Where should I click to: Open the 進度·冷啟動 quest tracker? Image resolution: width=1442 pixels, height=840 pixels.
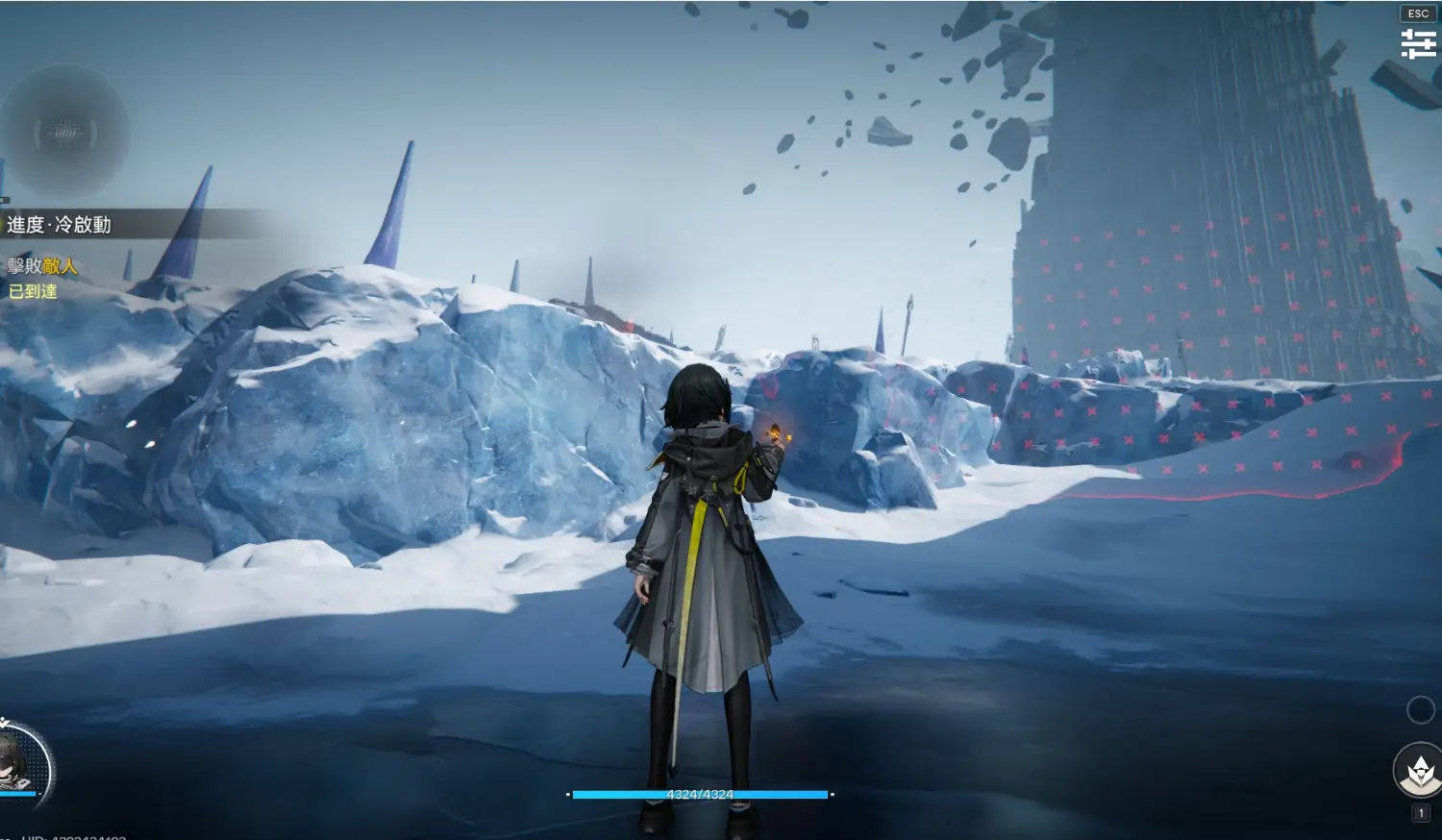[x=60, y=225]
